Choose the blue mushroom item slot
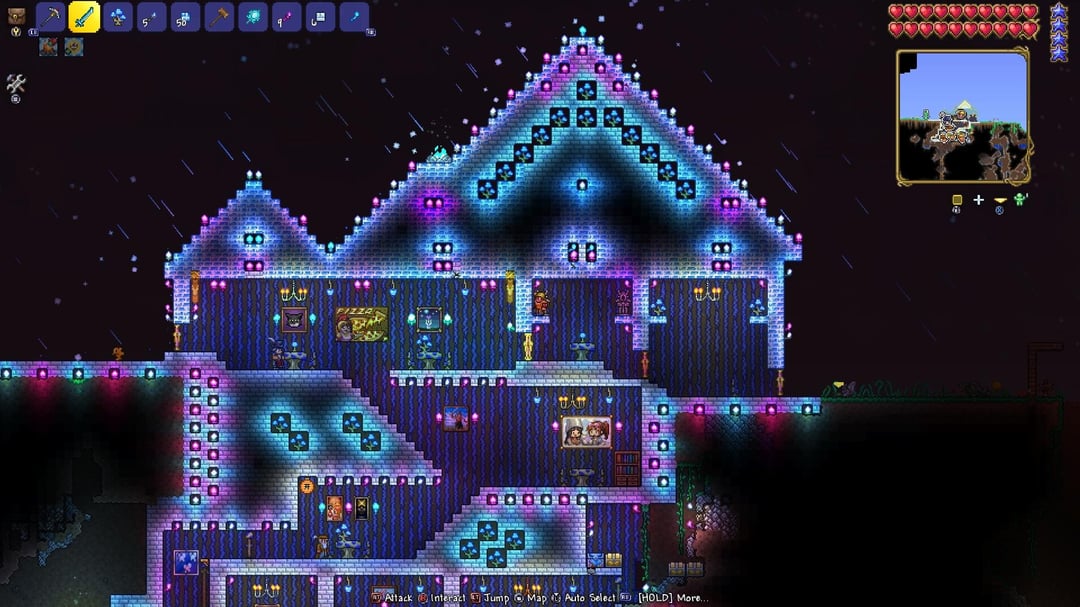The width and height of the screenshot is (1080, 607). (118, 17)
